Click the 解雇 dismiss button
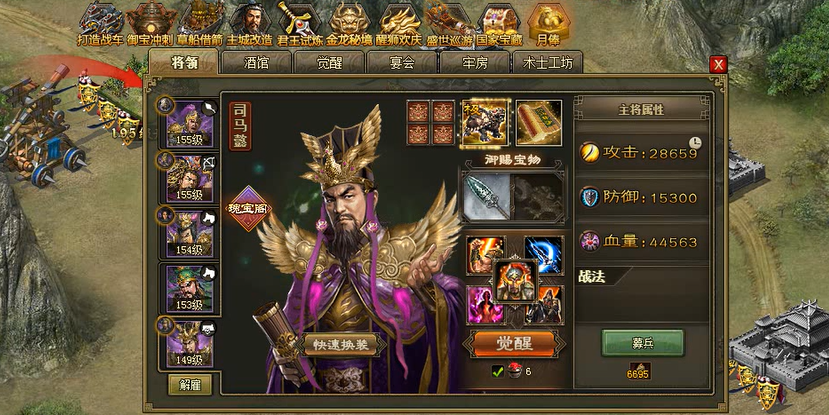Screen dimensions: 829x415 click(189, 384)
